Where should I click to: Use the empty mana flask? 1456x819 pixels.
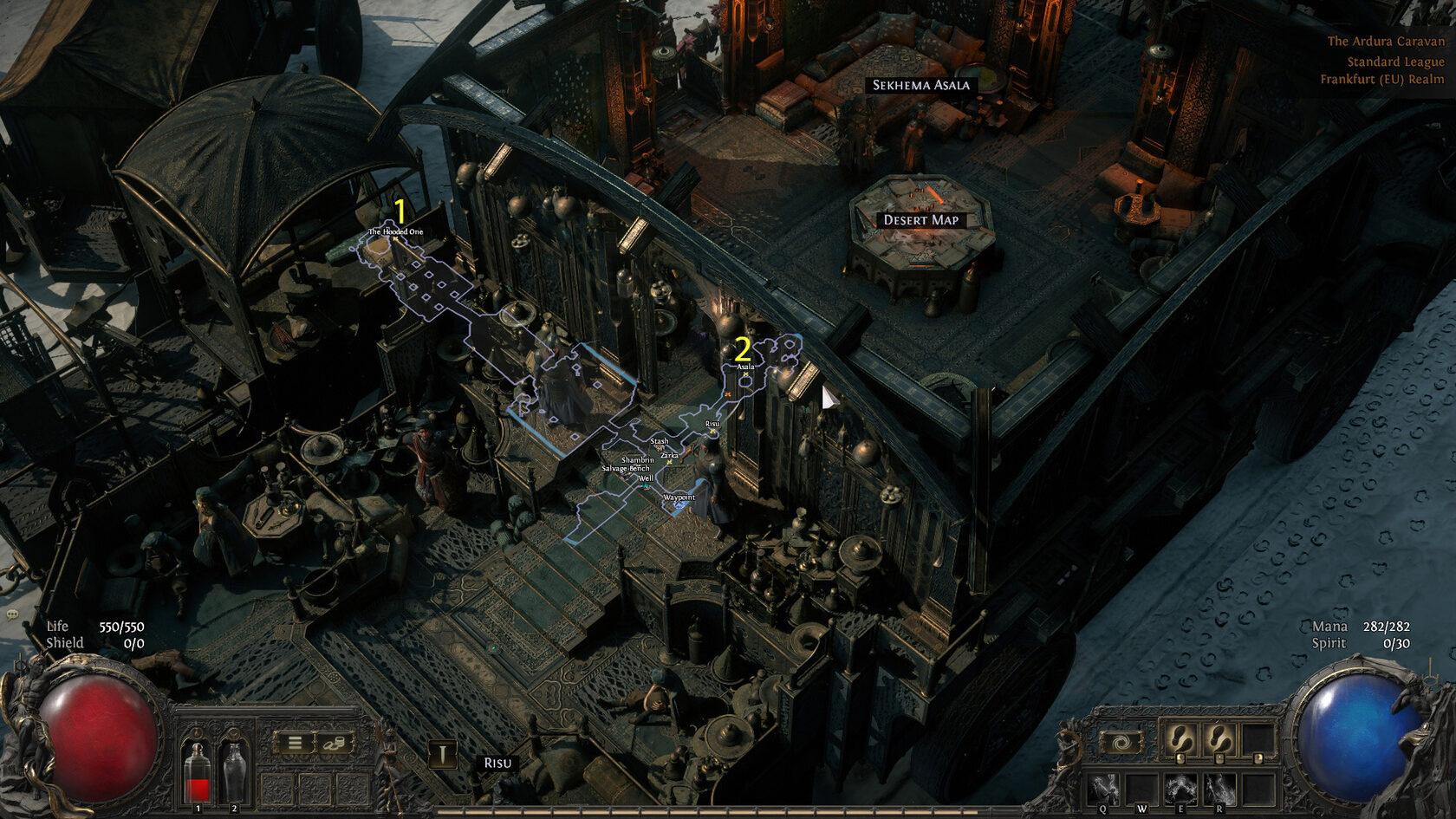click(x=234, y=772)
